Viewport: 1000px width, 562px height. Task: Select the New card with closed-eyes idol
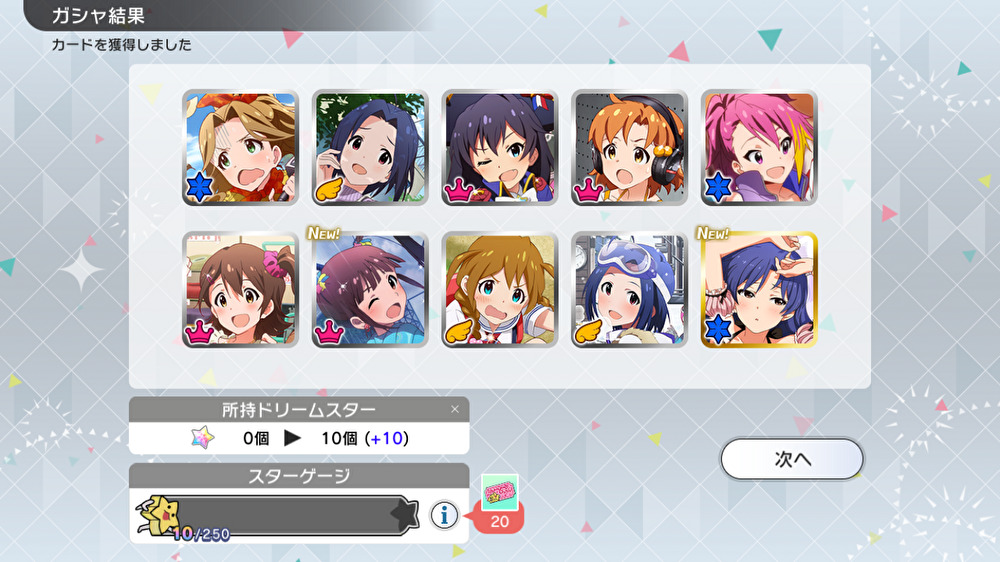coord(370,290)
